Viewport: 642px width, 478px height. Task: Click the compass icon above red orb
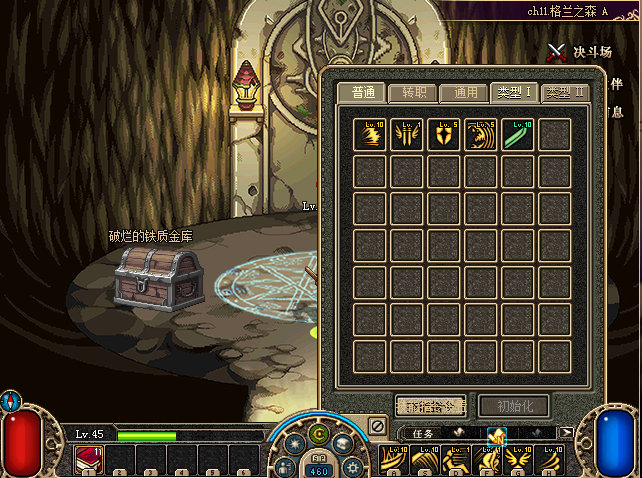(x=10, y=401)
